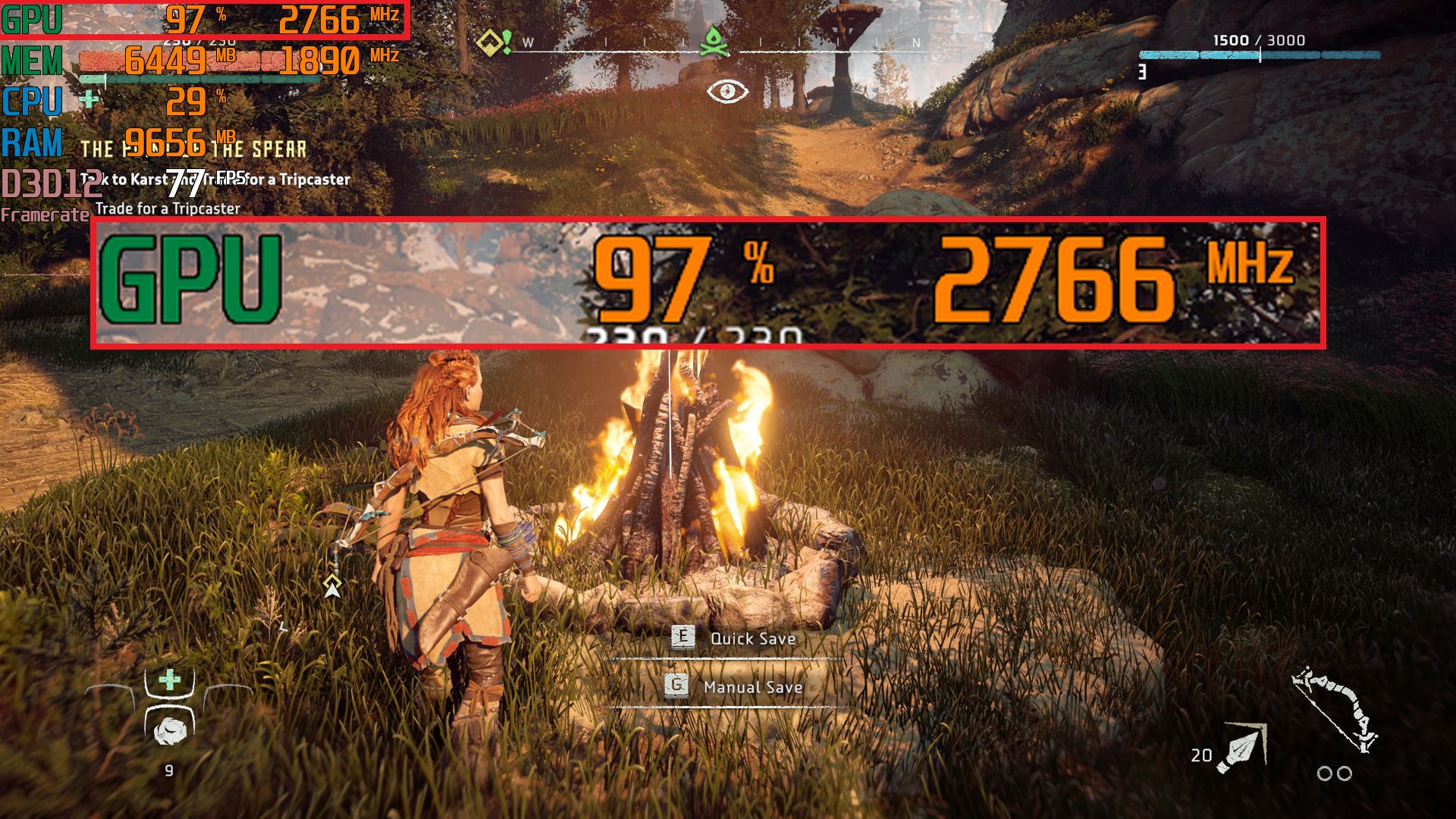Select the rock item slot
Viewport: 1456px width, 819px height.
169,730
